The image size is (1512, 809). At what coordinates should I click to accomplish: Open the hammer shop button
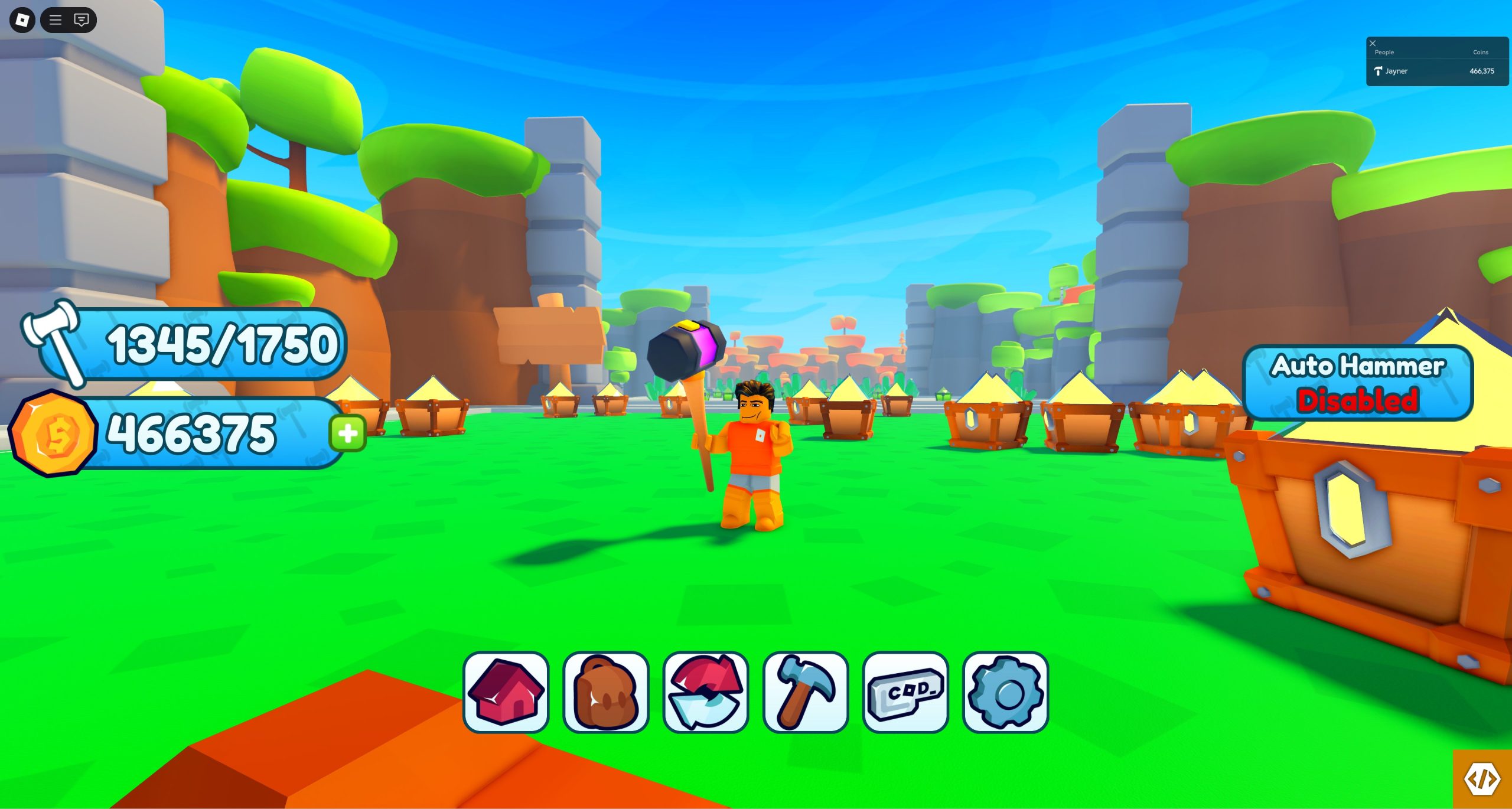(x=806, y=691)
